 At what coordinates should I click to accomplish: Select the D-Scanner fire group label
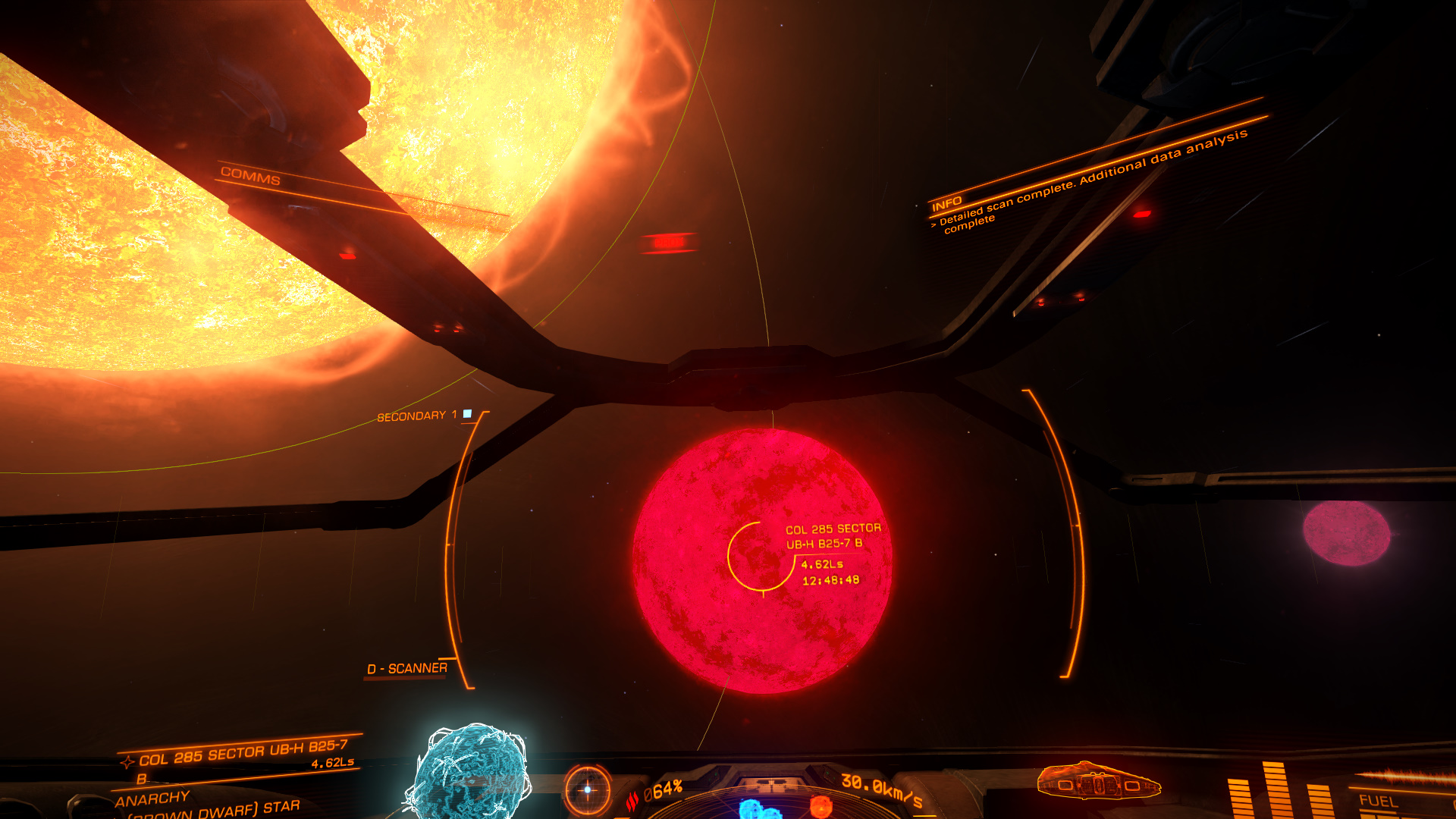(407, 668)
